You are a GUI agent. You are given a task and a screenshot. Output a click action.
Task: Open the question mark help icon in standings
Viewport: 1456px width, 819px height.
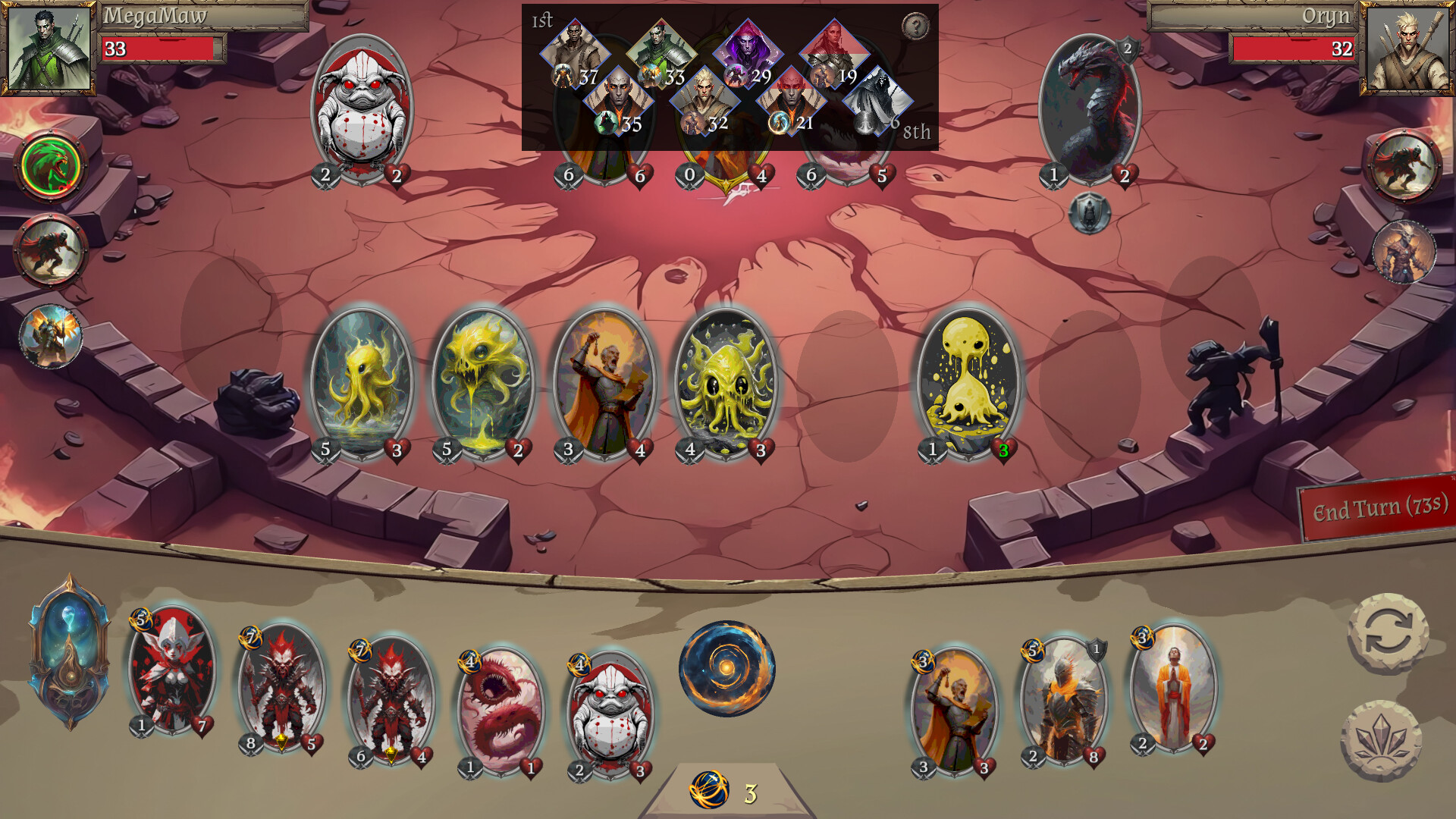[x=917, y=25]
